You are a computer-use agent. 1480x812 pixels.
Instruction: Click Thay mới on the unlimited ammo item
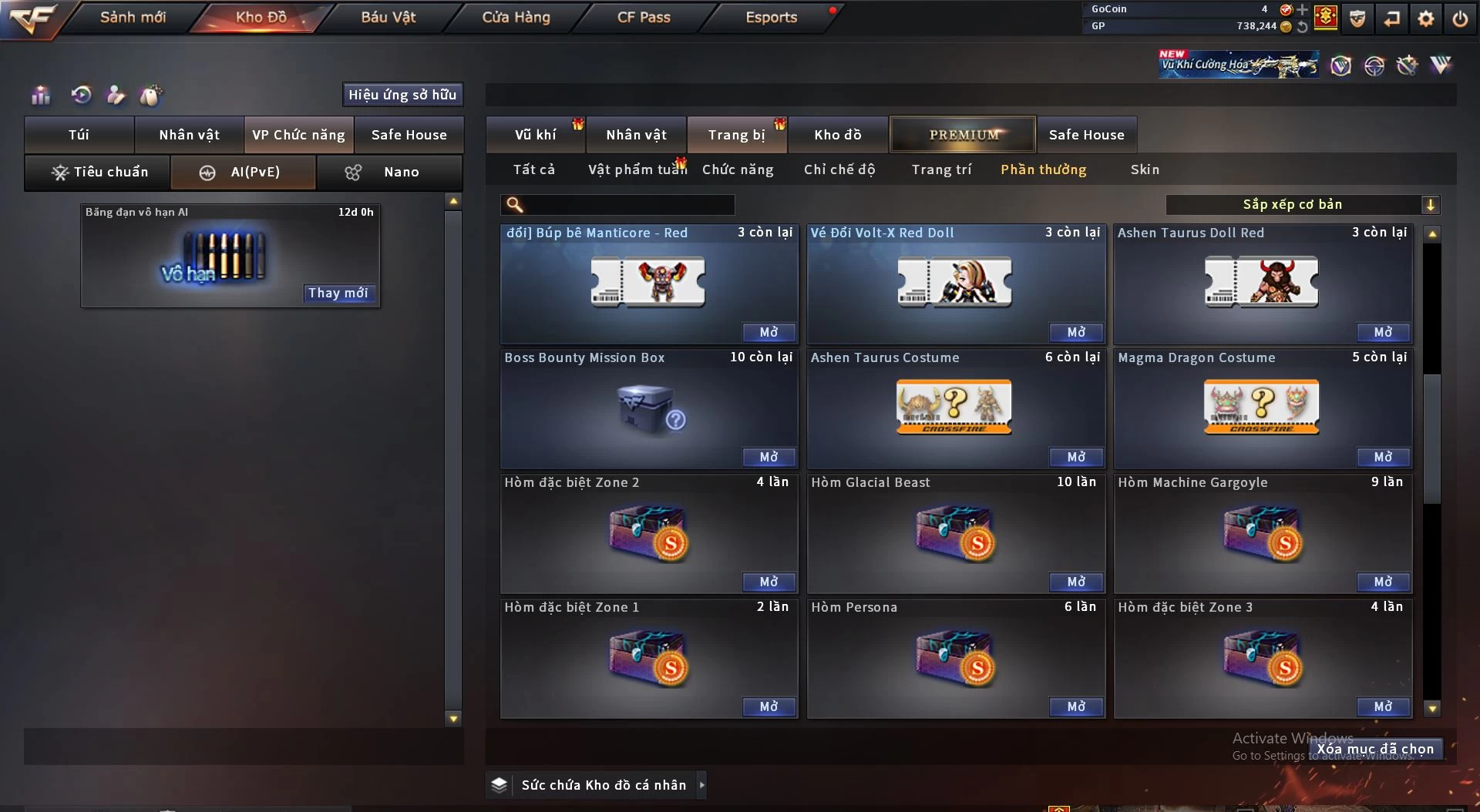point(338,293)
